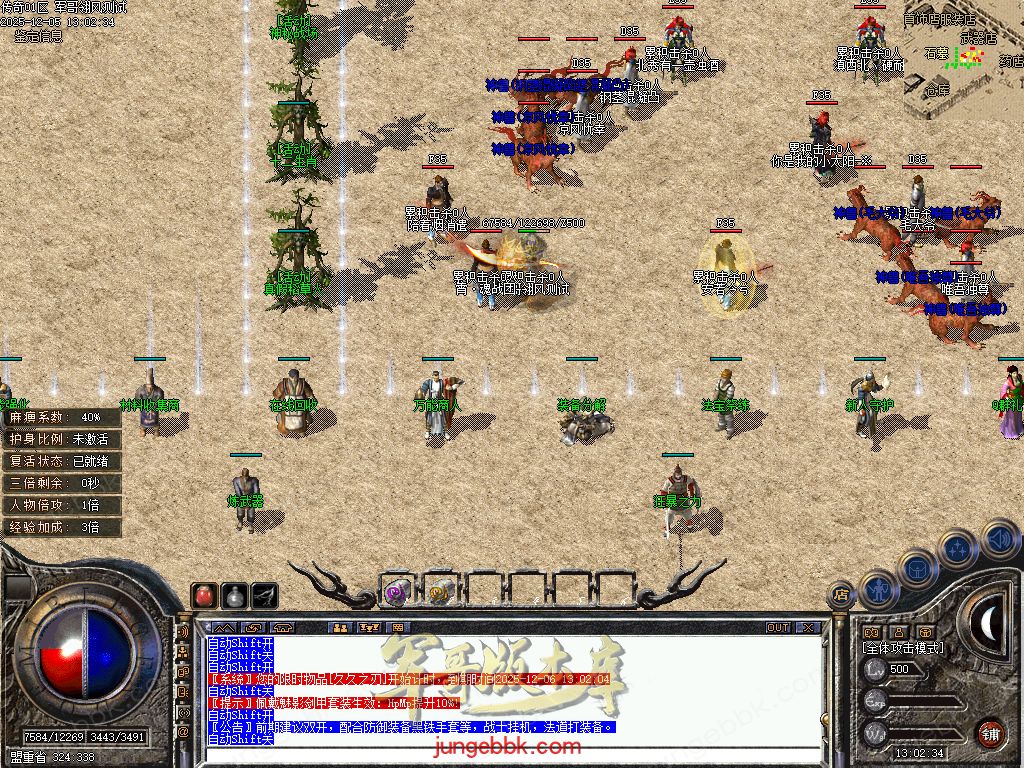Open the bag inventory round button

(x=918, y=570)
